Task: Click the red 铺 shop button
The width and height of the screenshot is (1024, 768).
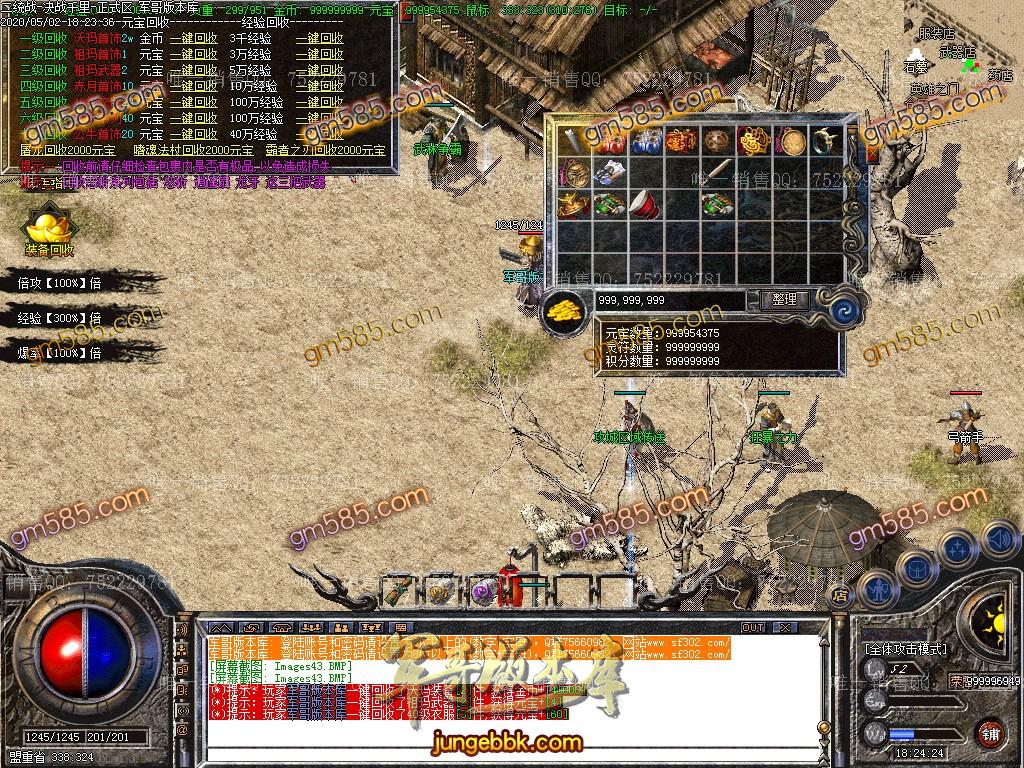Action: (x=990, y=733)
